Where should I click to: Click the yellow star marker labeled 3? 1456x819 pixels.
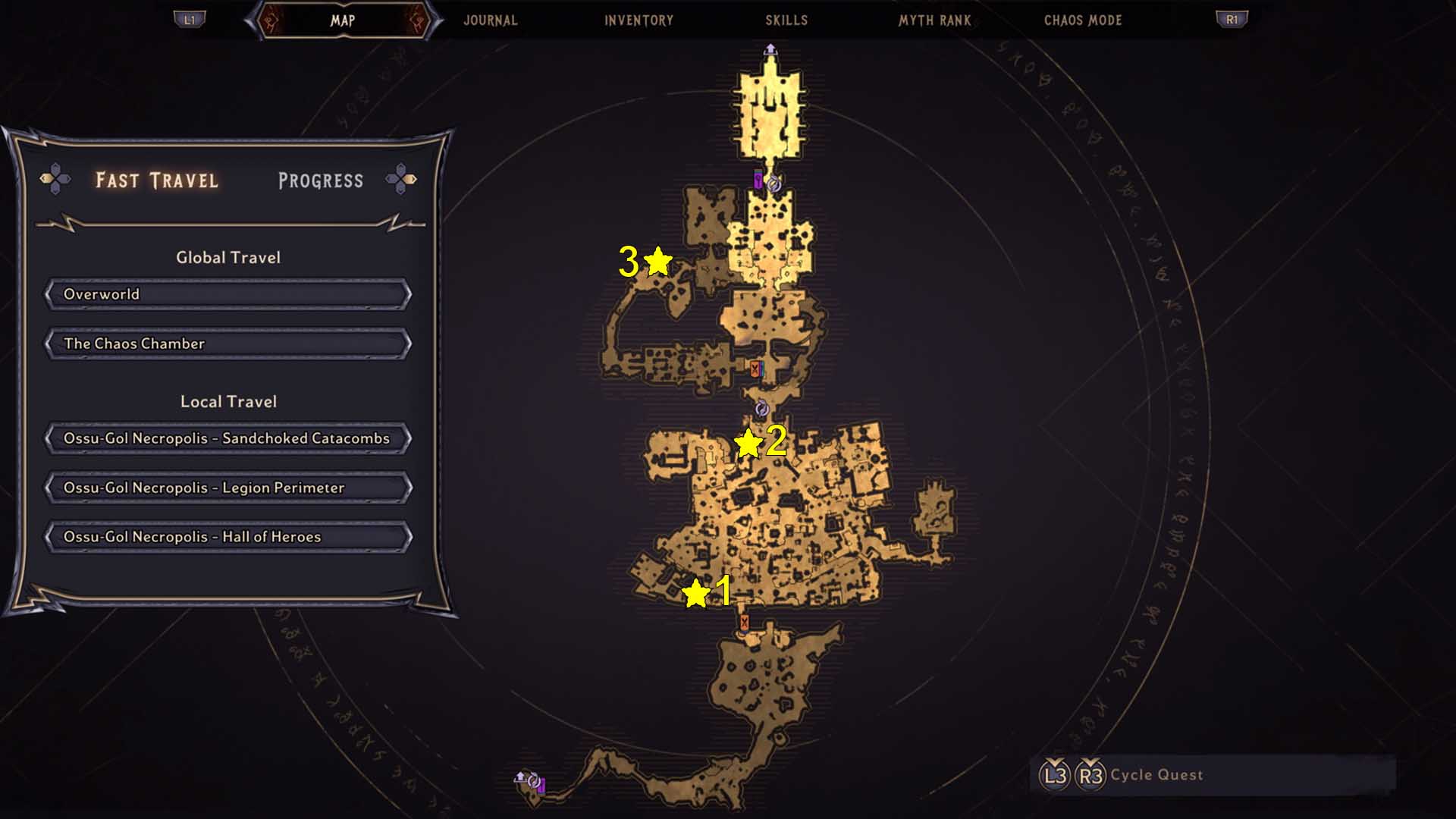[657, 261]
